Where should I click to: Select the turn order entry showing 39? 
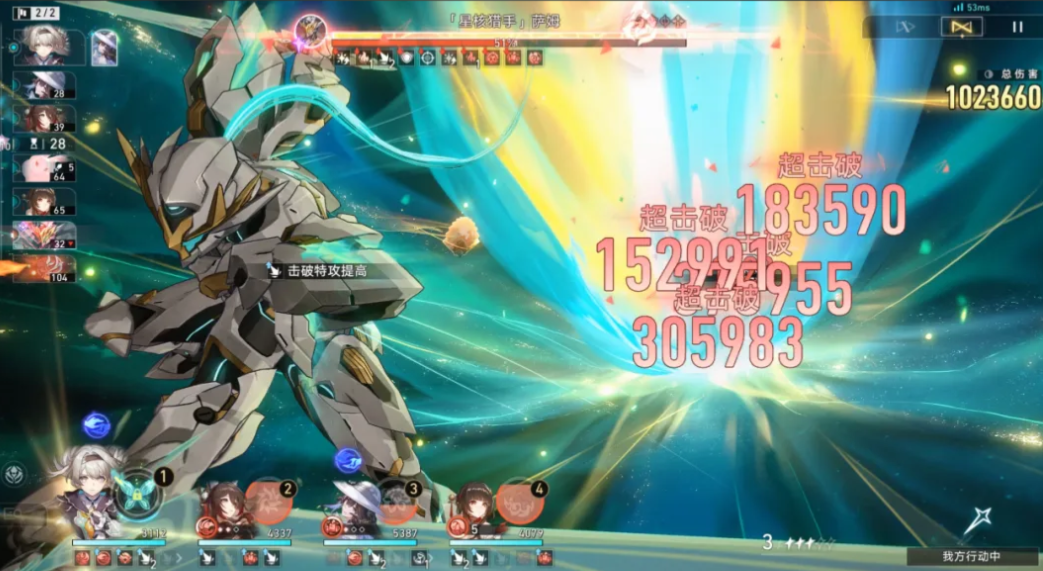click(x=45, y=119)
